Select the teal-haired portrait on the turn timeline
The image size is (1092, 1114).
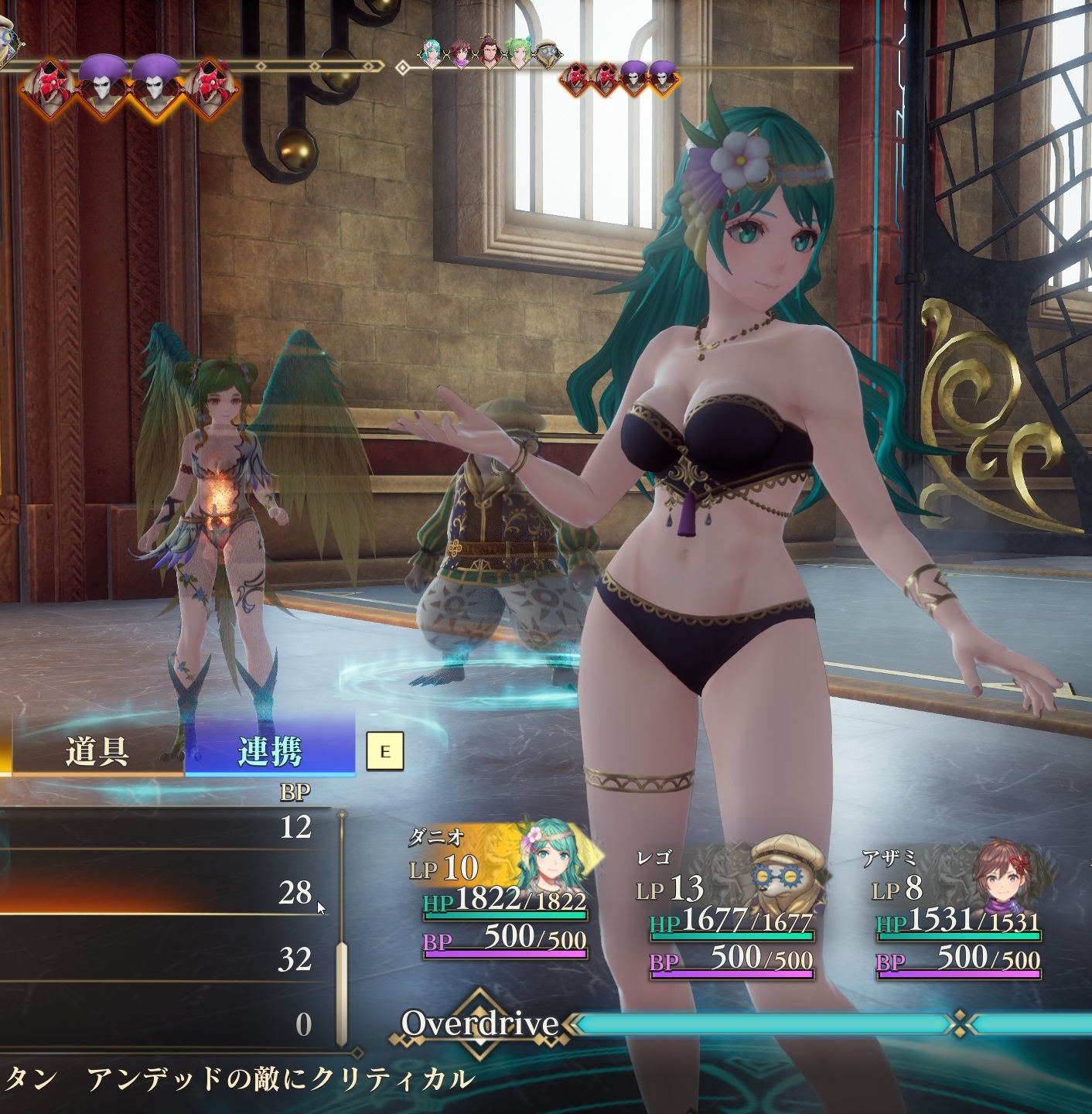point(430,53)
